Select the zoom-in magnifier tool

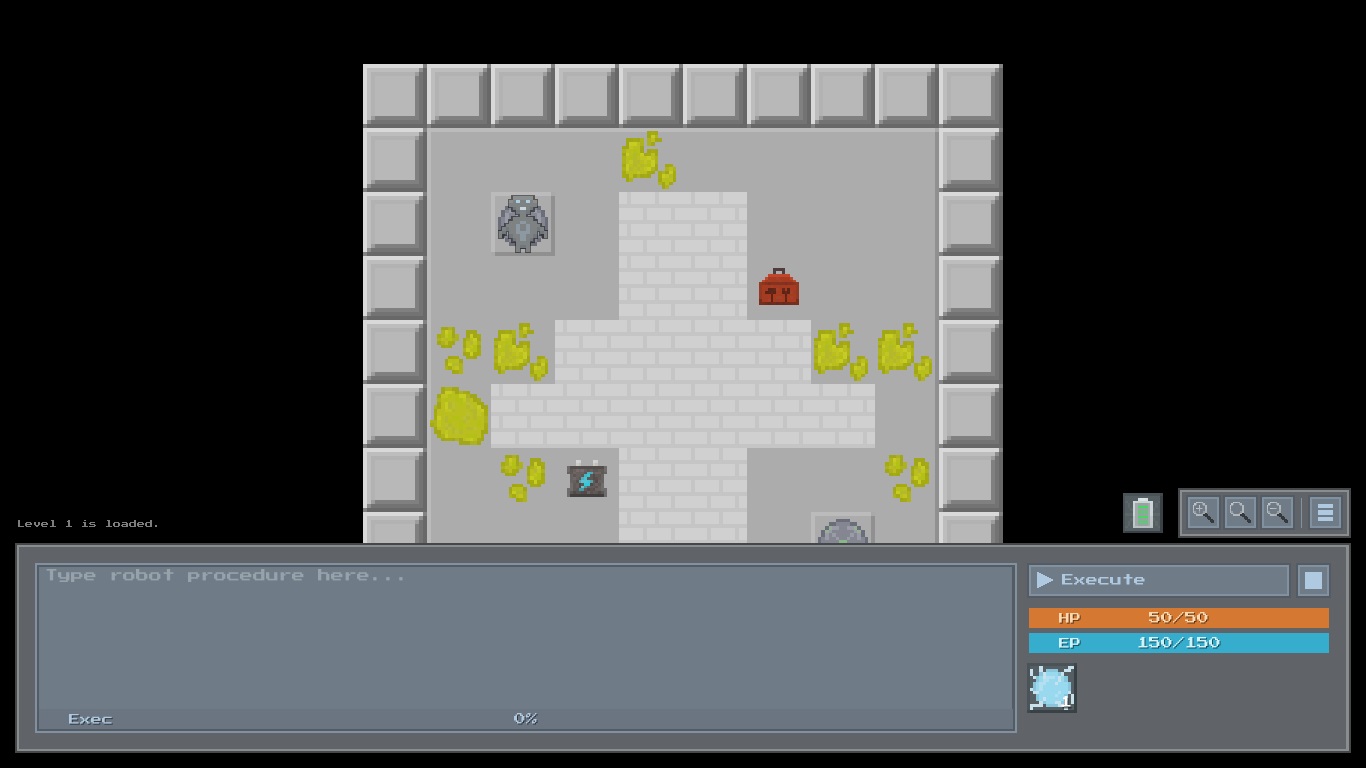click(1204, 512)
